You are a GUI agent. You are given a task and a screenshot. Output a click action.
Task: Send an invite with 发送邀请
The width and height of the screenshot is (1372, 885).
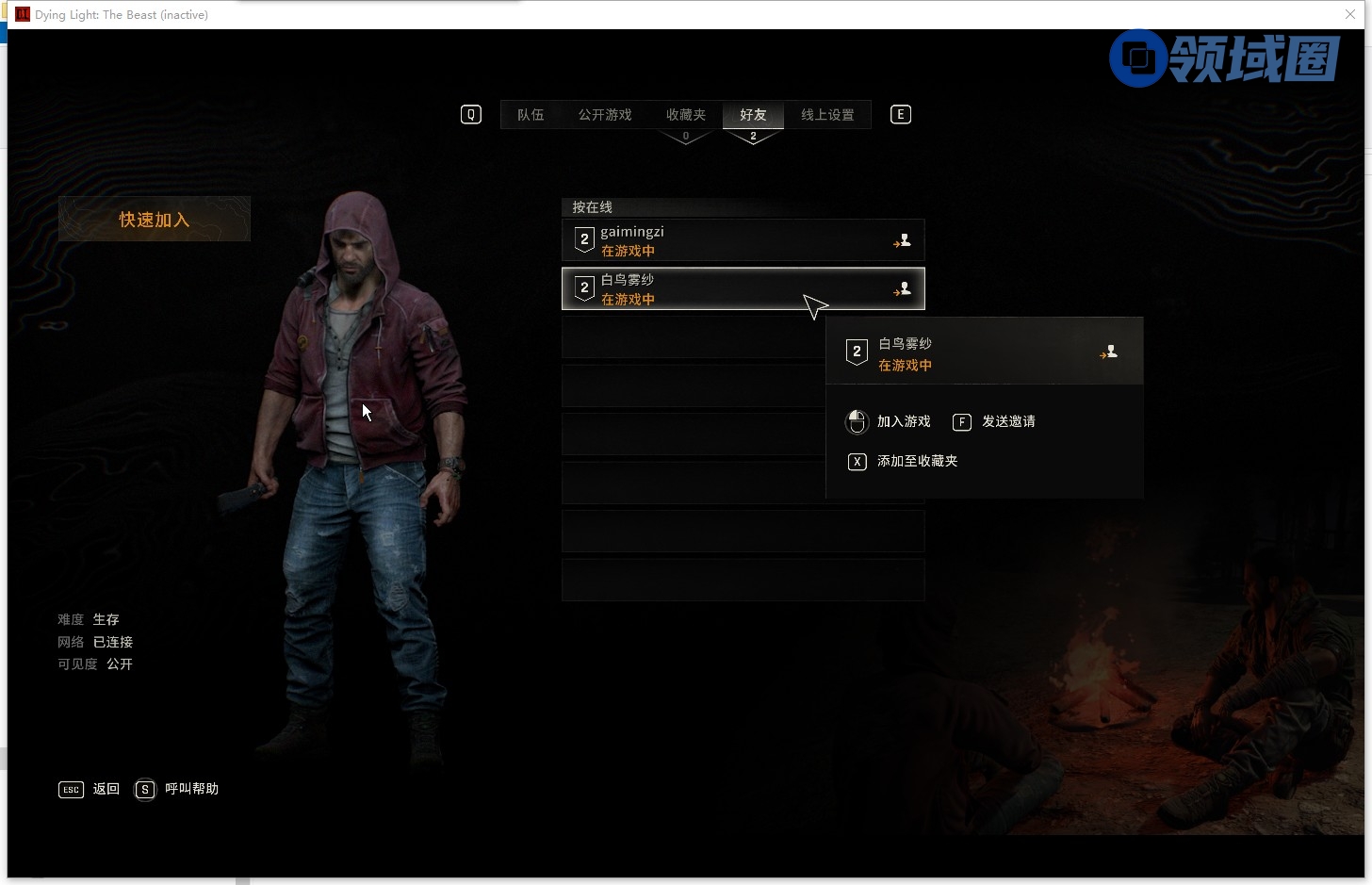pyautogui.click(x=1007, y=421)
